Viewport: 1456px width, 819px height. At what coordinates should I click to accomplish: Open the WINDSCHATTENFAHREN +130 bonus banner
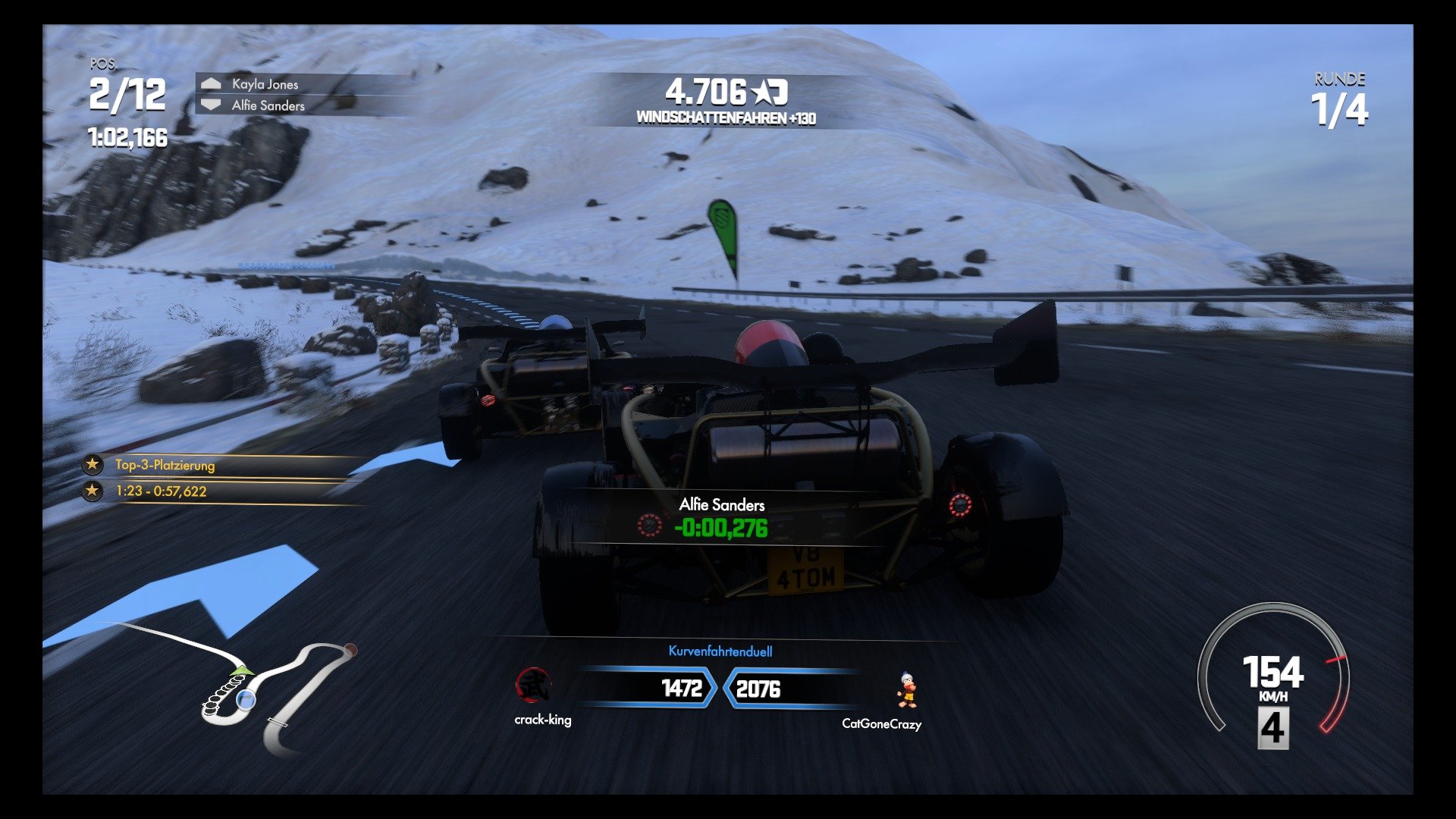tap(726, 118)
